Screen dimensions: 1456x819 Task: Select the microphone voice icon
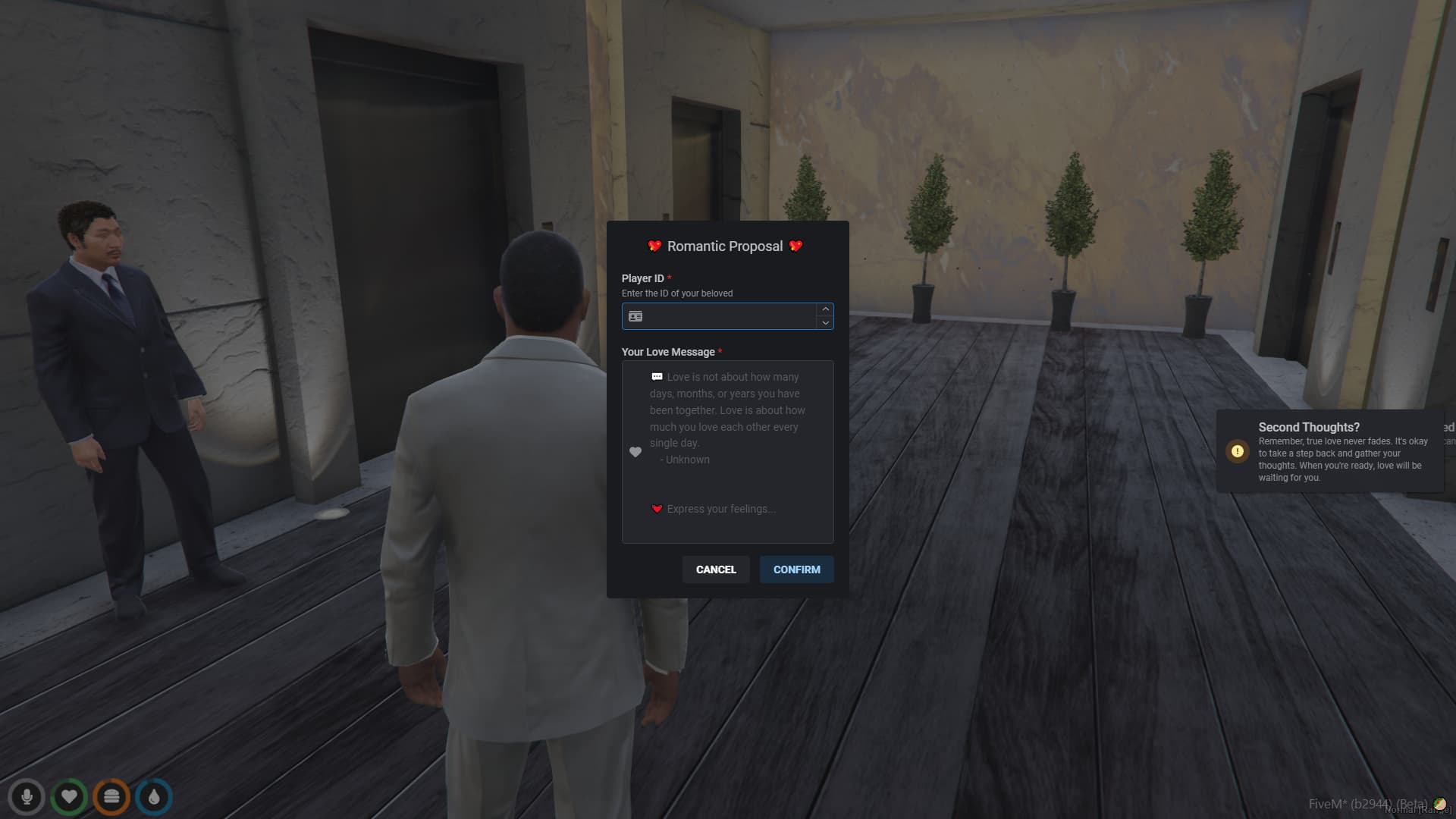[x=27, y=797]
